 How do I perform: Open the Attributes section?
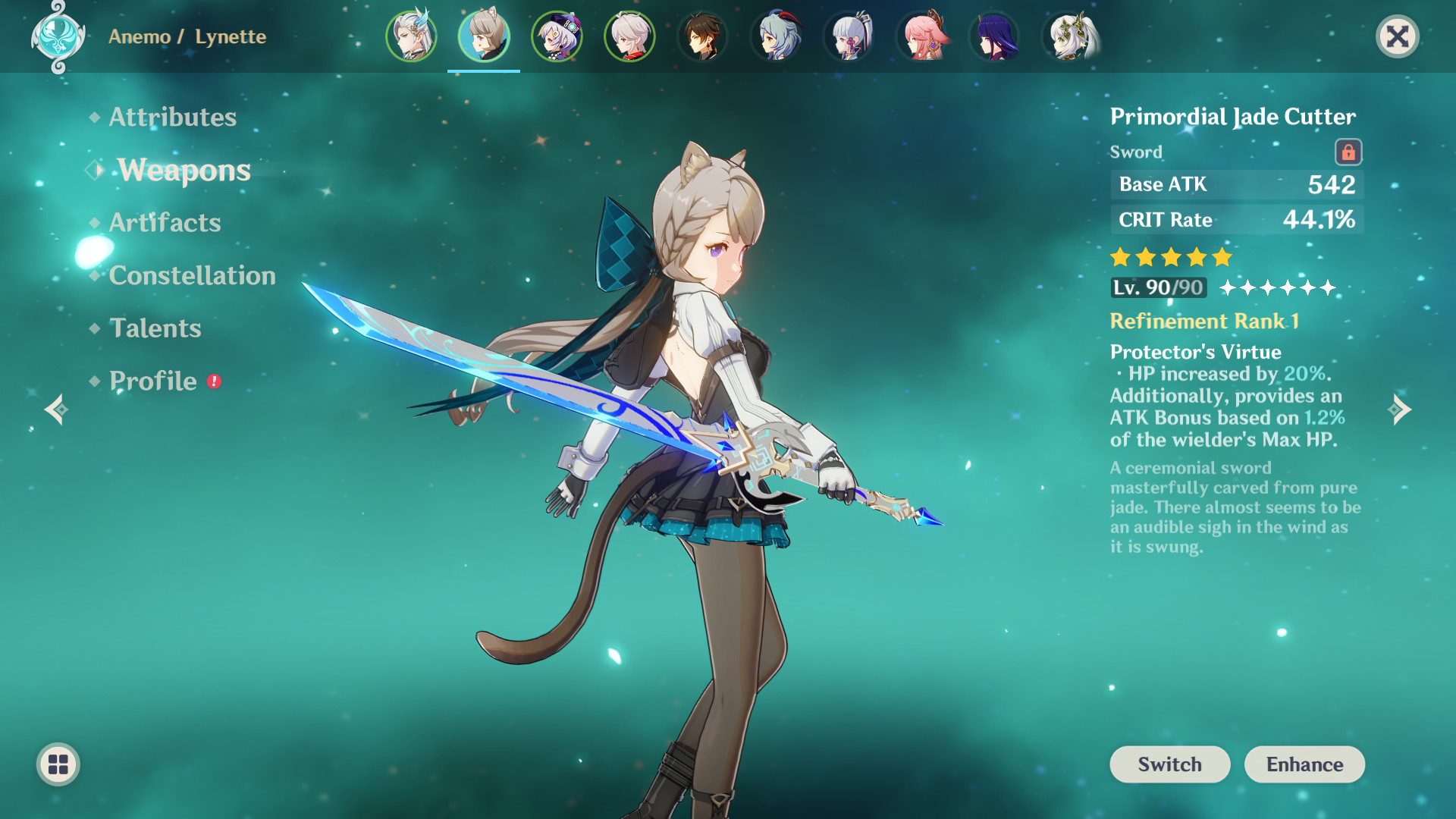[171, 117]
